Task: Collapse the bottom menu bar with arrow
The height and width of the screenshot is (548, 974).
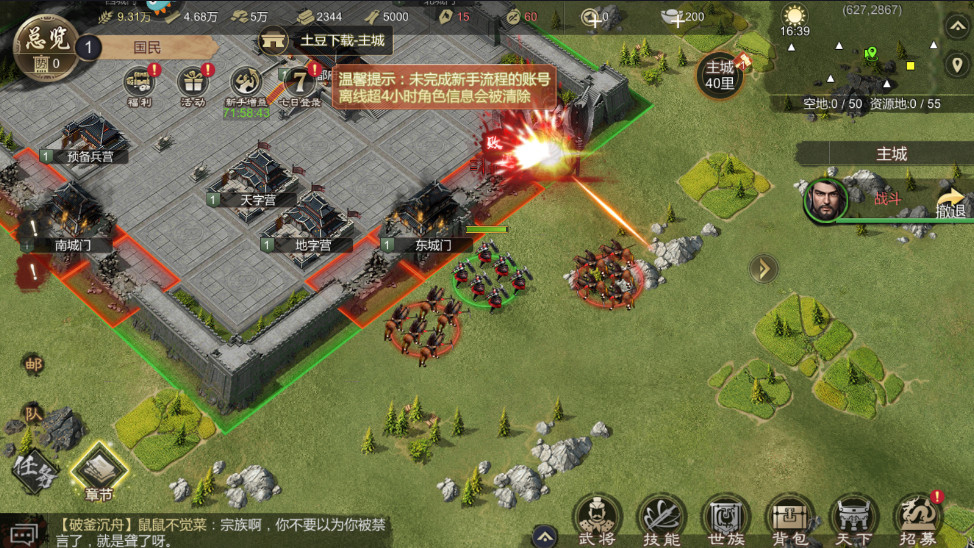Action: click(543, 534)
